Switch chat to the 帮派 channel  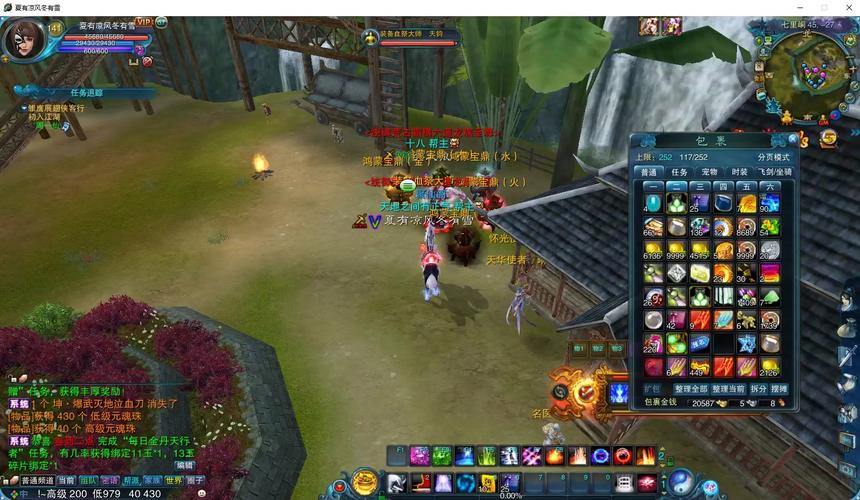(129, 481)
